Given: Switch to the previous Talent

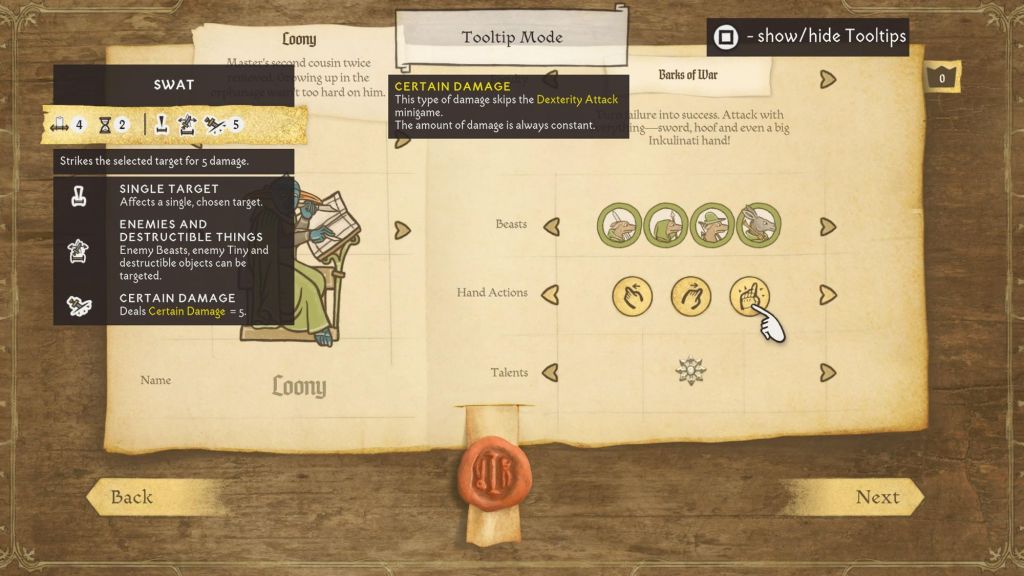Looking at the screenshot, I should (x=550, y=373).
